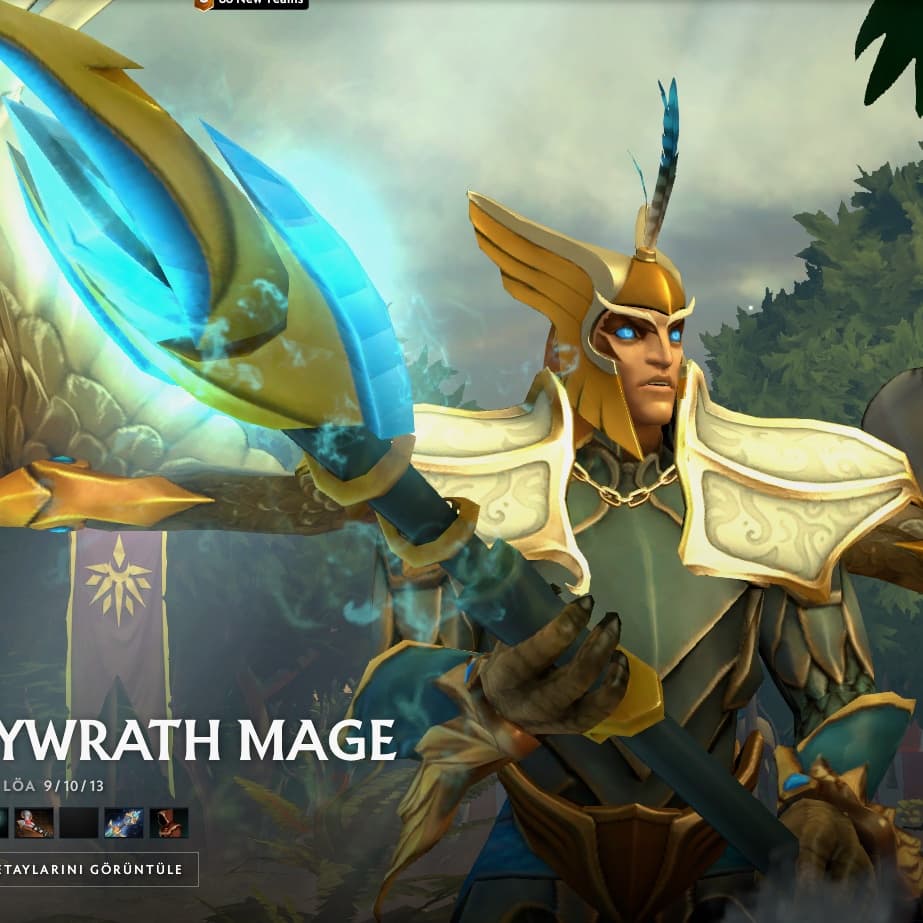Select the glowing blue staff item icon

click(x=124, y=823)
